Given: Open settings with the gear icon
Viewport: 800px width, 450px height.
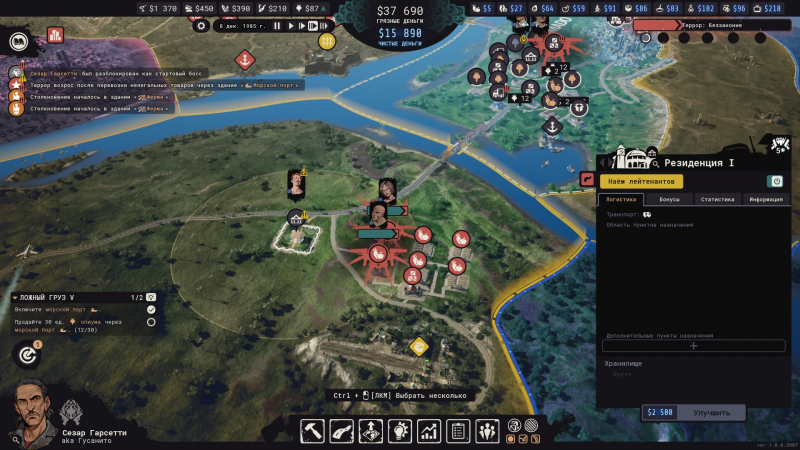Looking at the screenshot, I should 201,26.
